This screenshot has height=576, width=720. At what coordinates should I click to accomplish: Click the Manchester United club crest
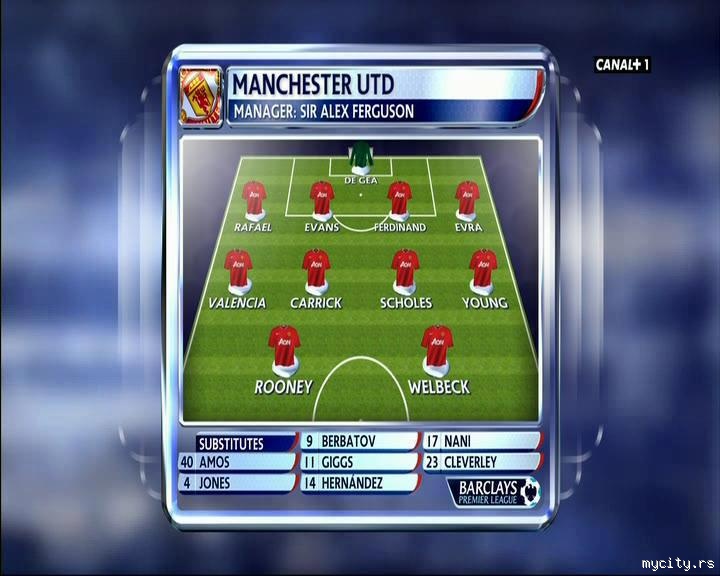200,96
